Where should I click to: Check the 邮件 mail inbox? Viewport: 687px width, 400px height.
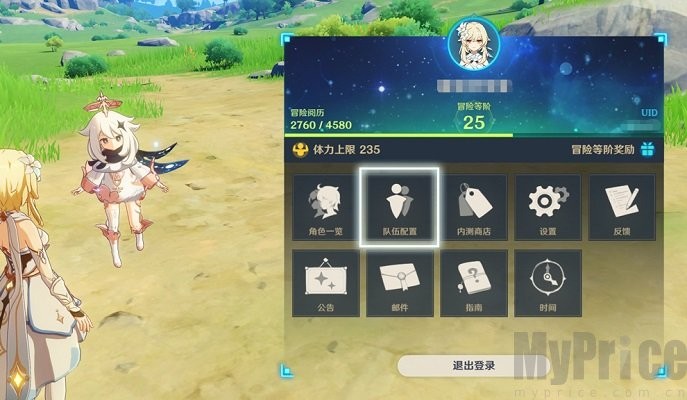tap(400, 283)
